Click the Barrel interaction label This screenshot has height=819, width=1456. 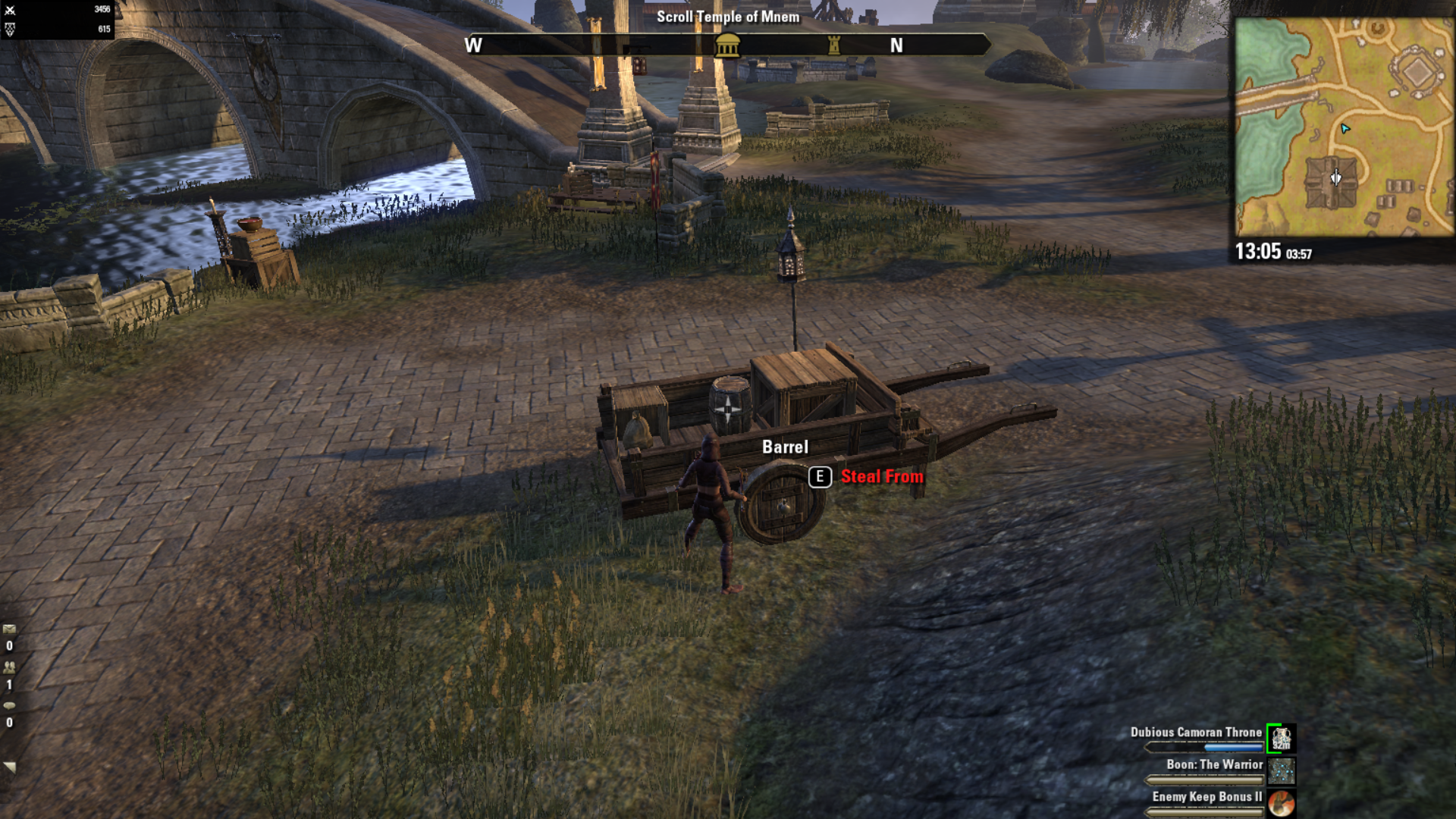click(785, 447)
